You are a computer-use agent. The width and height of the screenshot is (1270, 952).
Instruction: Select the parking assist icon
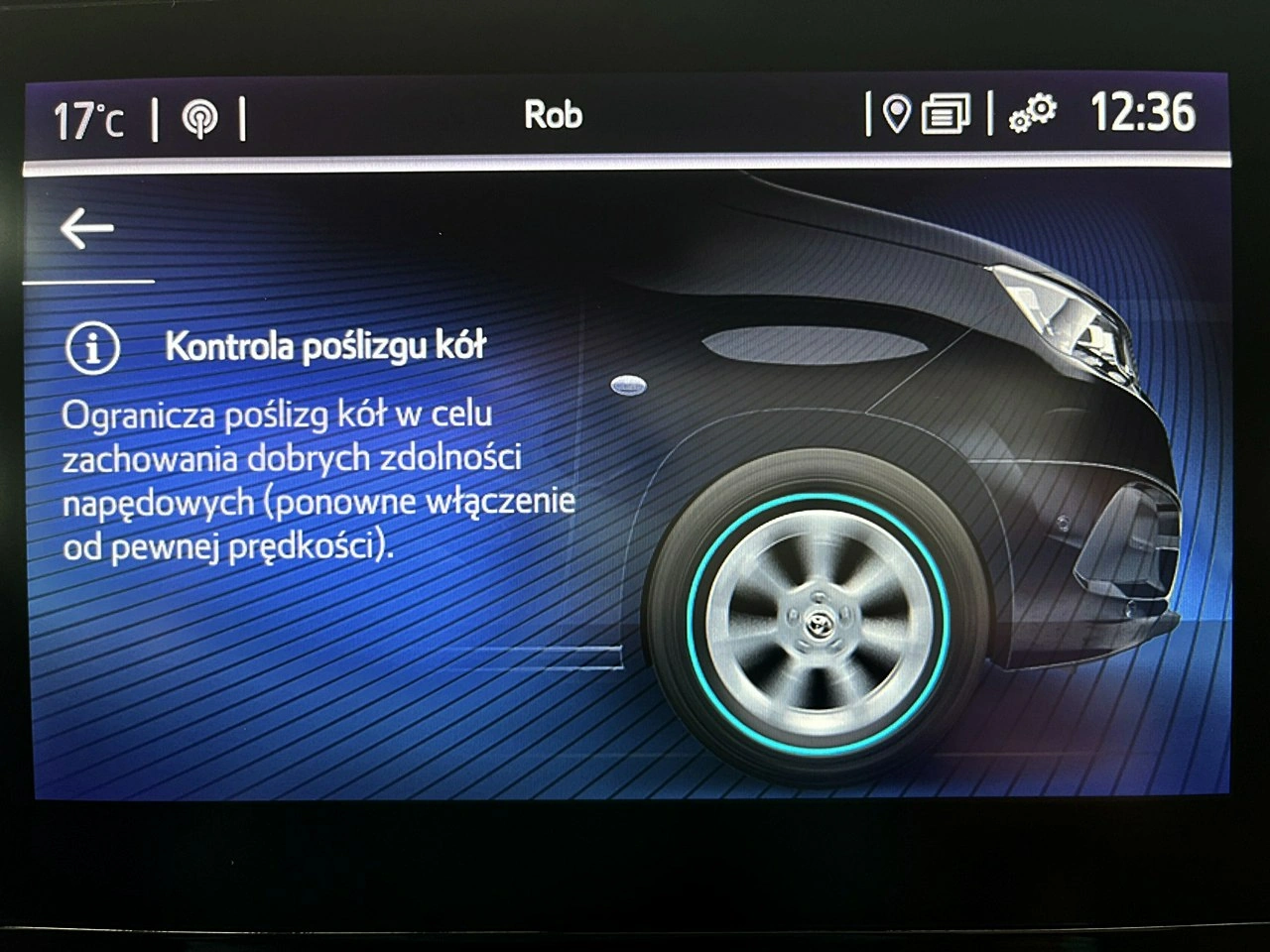click(198, 117)
